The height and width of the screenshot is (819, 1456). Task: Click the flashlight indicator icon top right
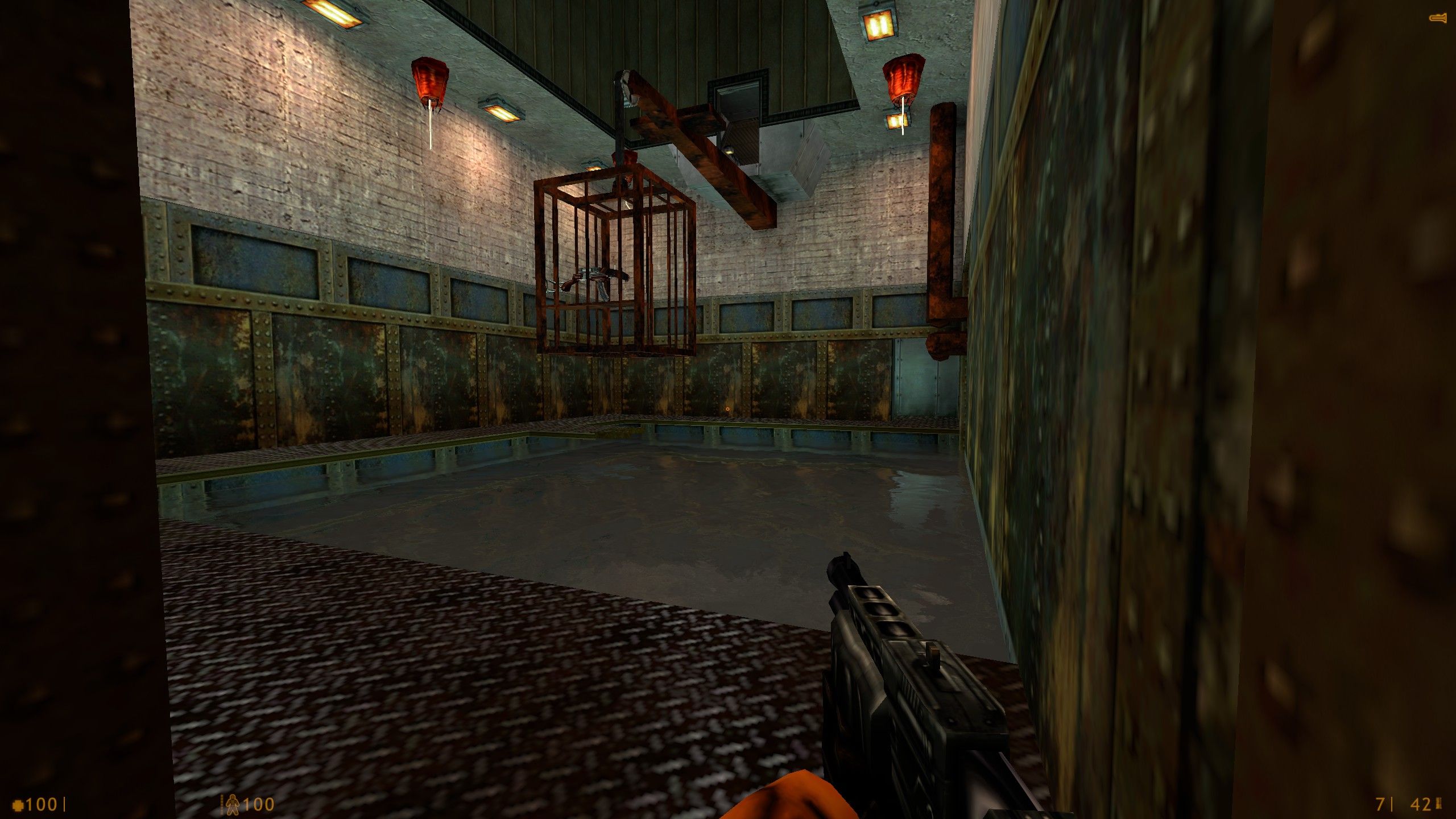click(x=1440, y=17)
